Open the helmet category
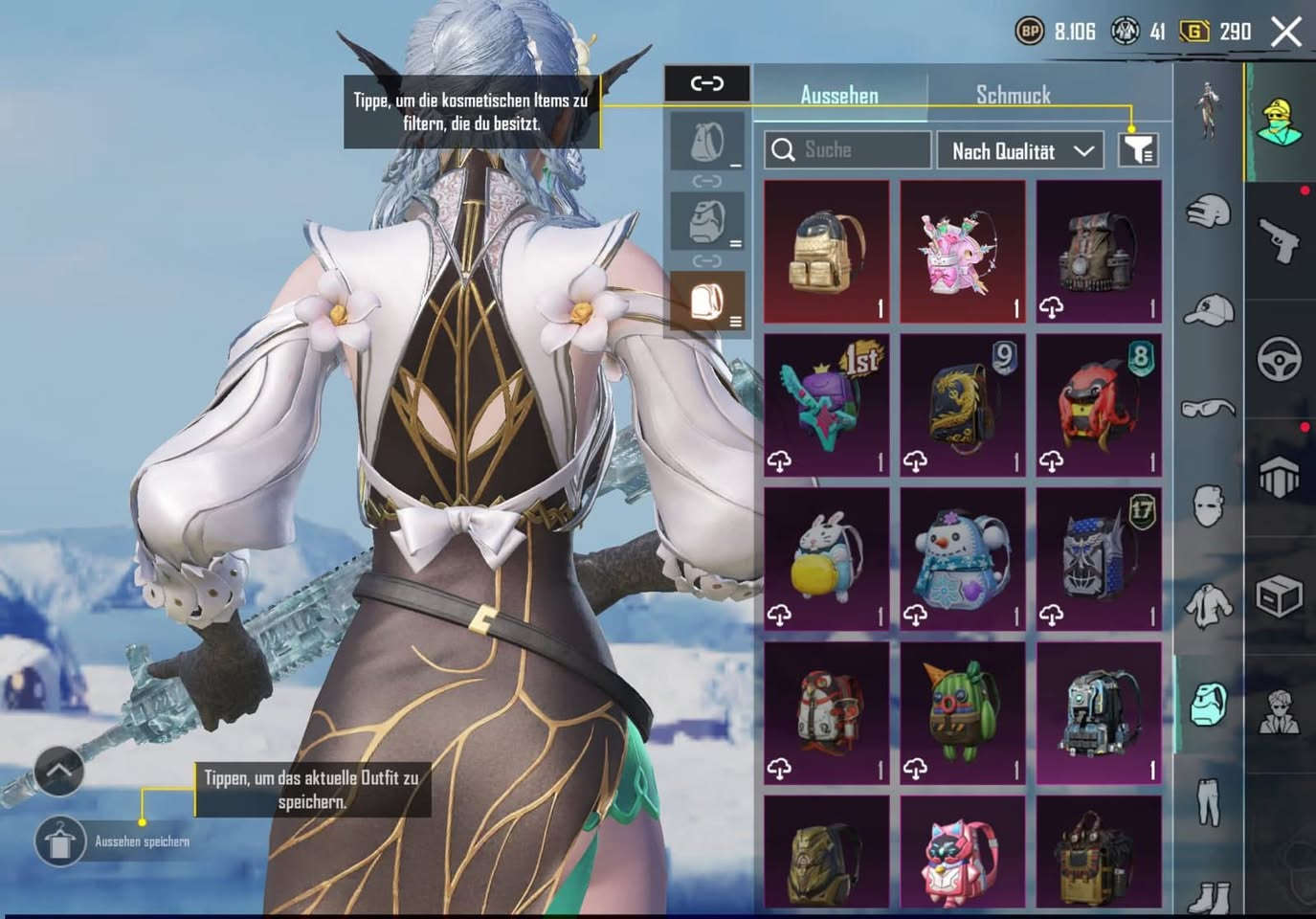Viewport: 1316px width, 919px height. pyautogui.click(x=1209, y=211)
